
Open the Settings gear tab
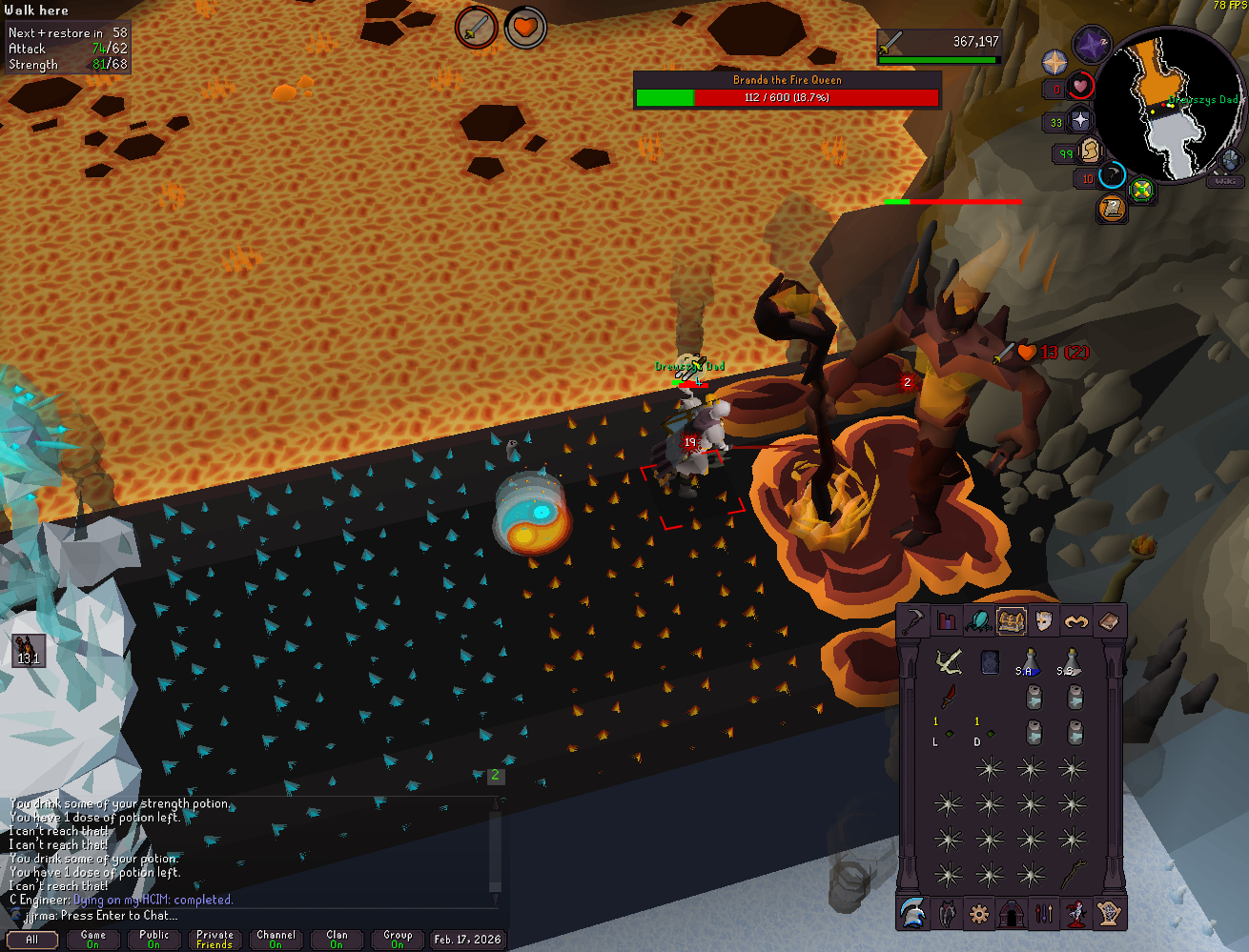click(978, 914)
